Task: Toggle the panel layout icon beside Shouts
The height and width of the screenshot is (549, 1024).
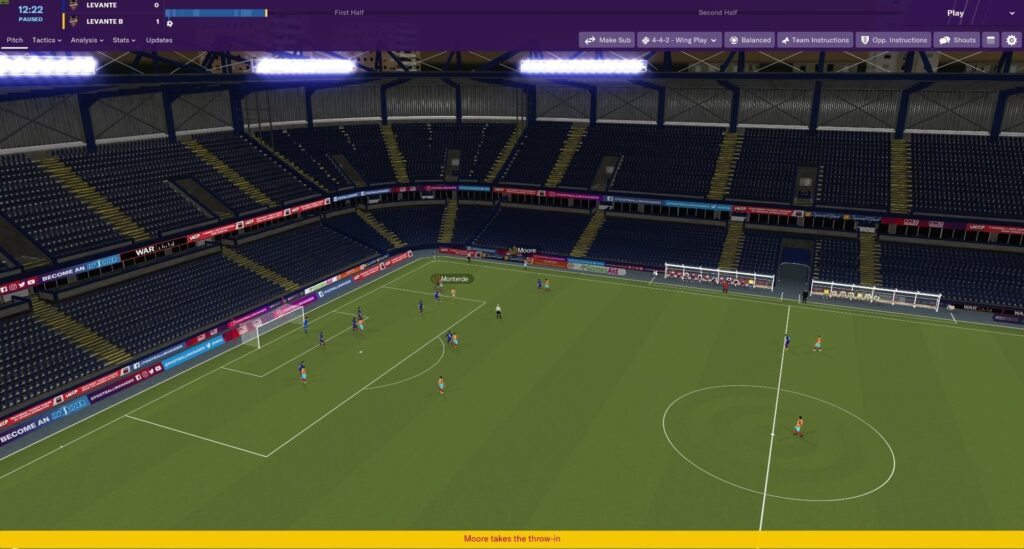Action: (990, 40)
